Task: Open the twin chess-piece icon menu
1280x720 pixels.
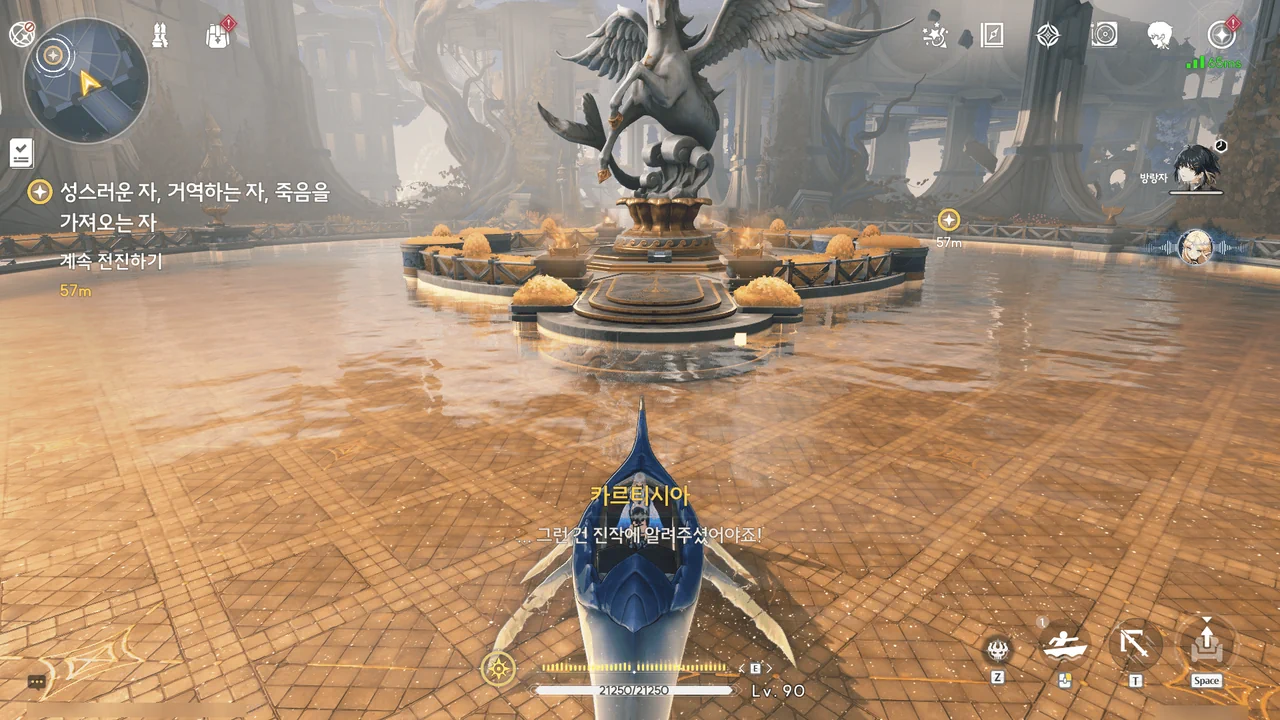Action: pyautogui.click(x=160, y=35)
